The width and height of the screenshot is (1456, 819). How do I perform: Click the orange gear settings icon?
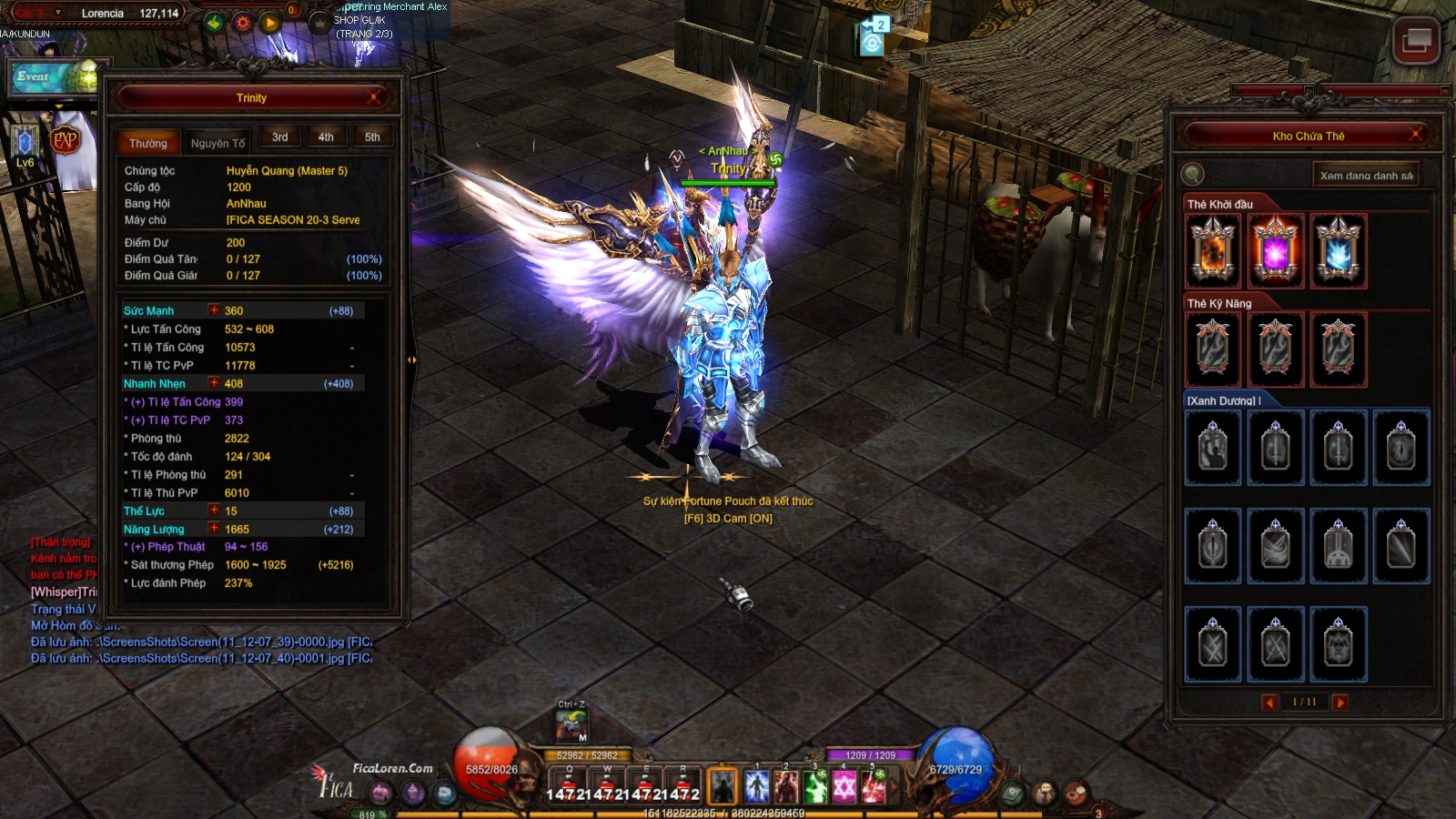[x=242, y=23]
